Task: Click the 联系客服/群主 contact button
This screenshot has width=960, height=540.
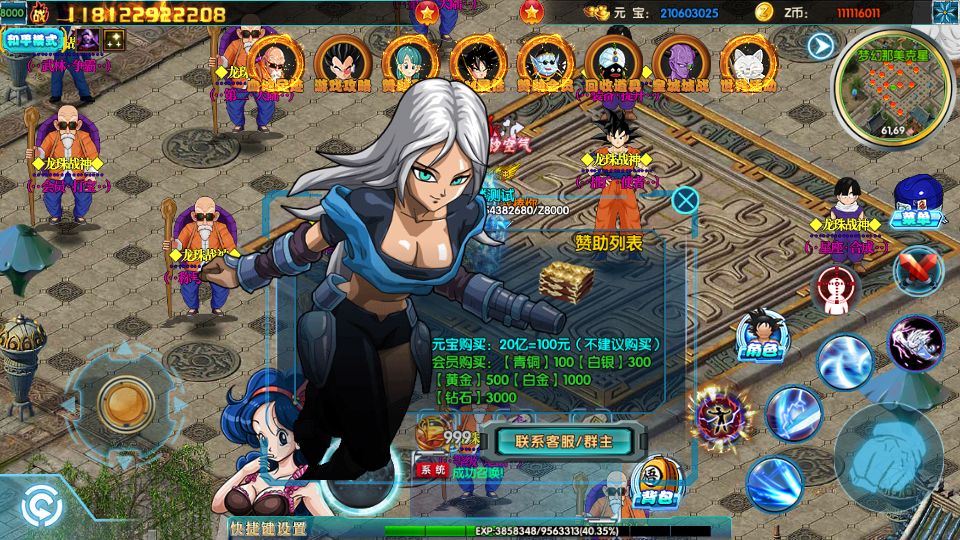Action: coord(565,440)
